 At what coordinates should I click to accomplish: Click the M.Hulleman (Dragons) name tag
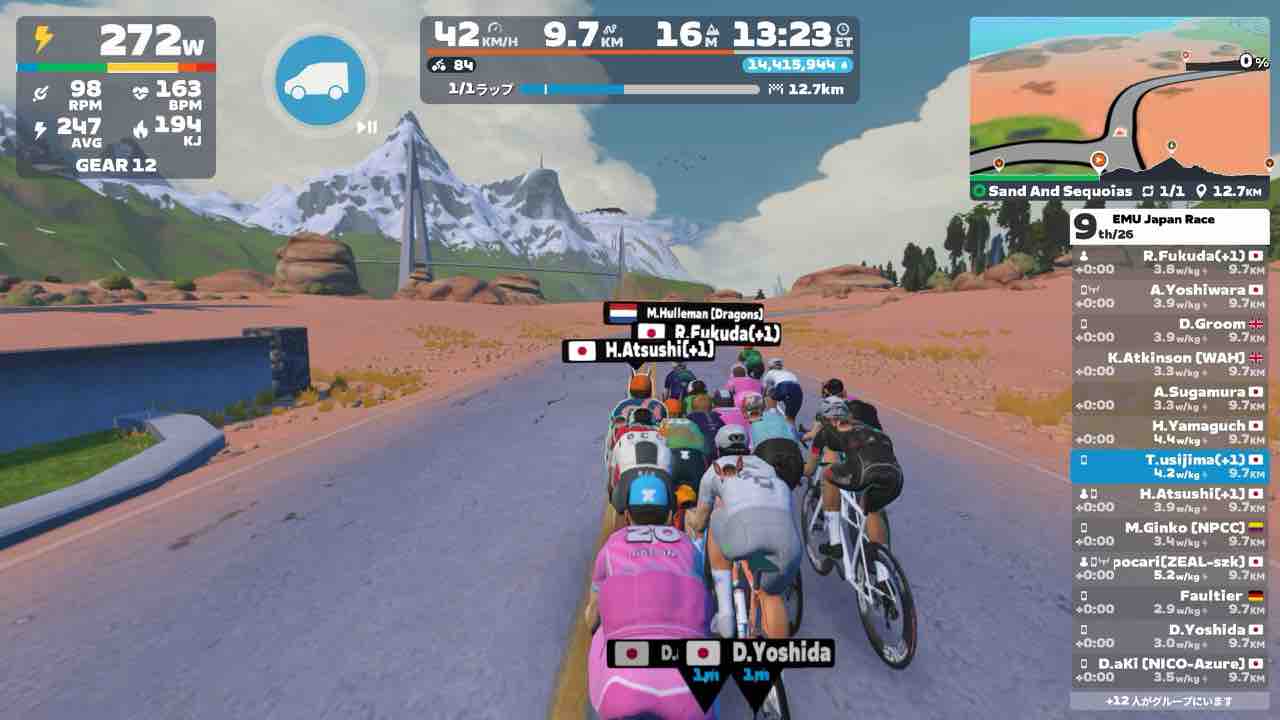(685, 313)
